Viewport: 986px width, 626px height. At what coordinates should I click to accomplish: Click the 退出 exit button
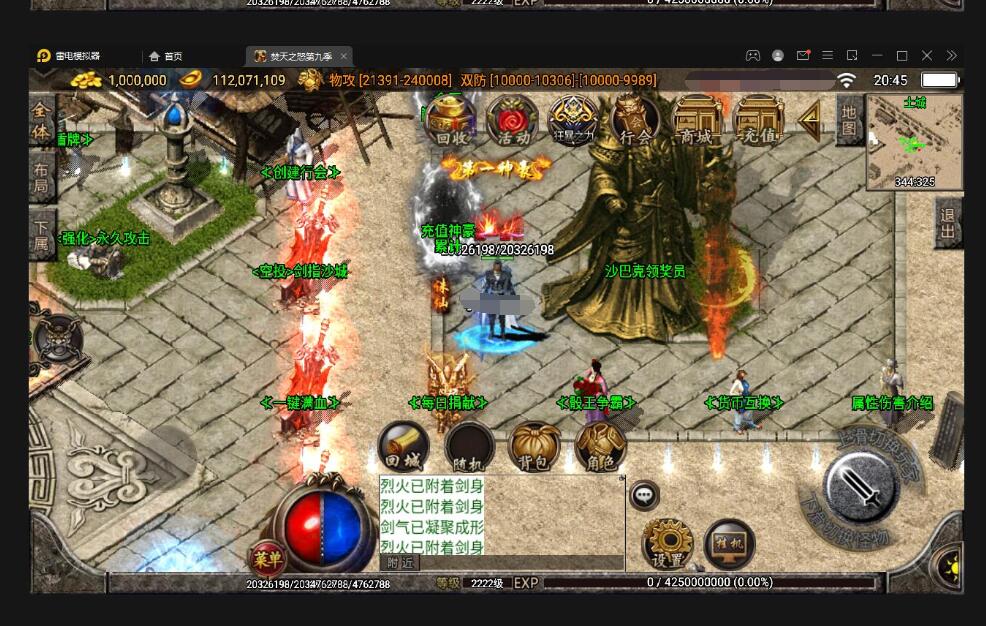(948, 223)
